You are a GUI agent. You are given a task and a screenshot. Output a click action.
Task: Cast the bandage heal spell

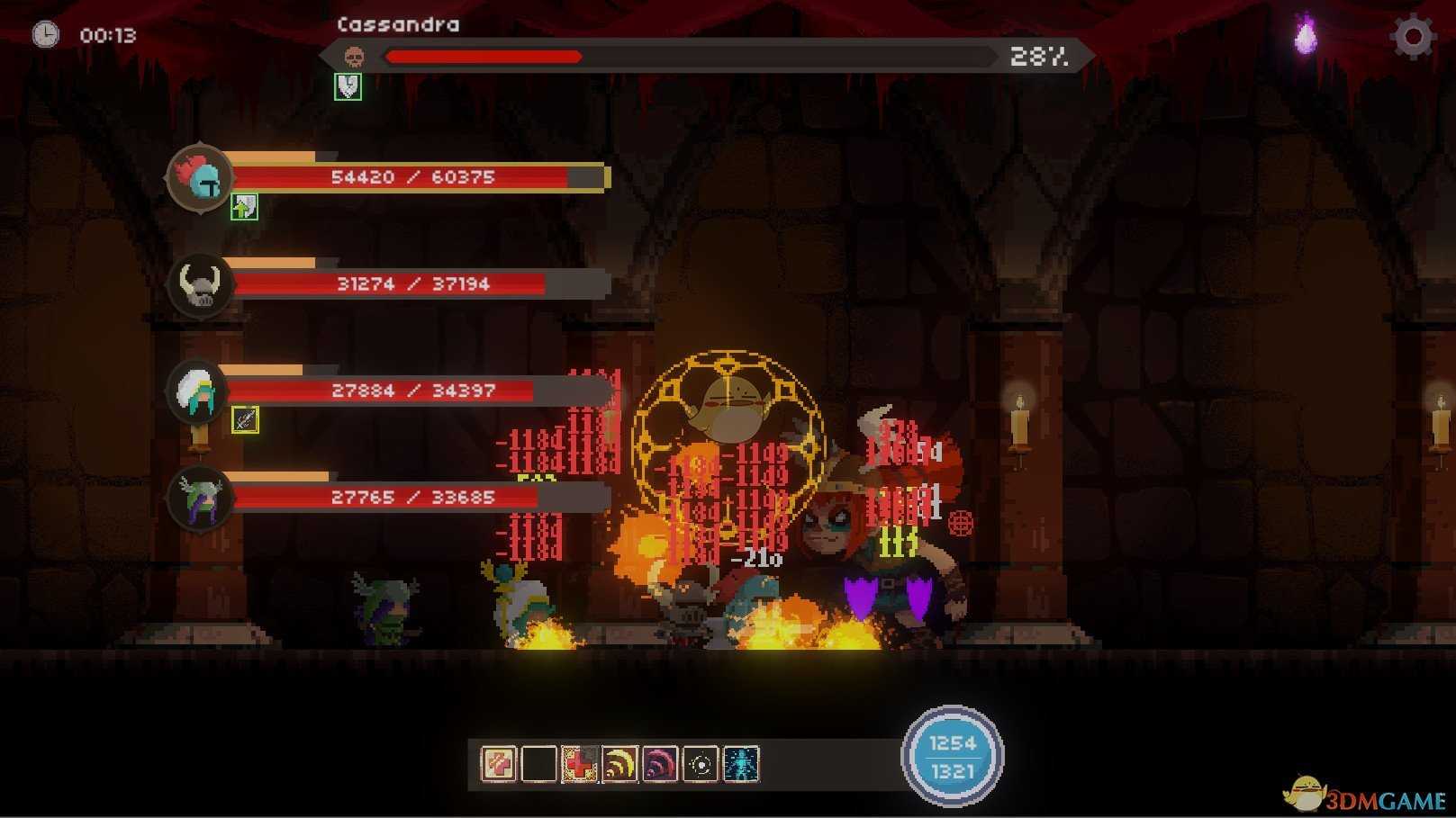tap(498, 765)
